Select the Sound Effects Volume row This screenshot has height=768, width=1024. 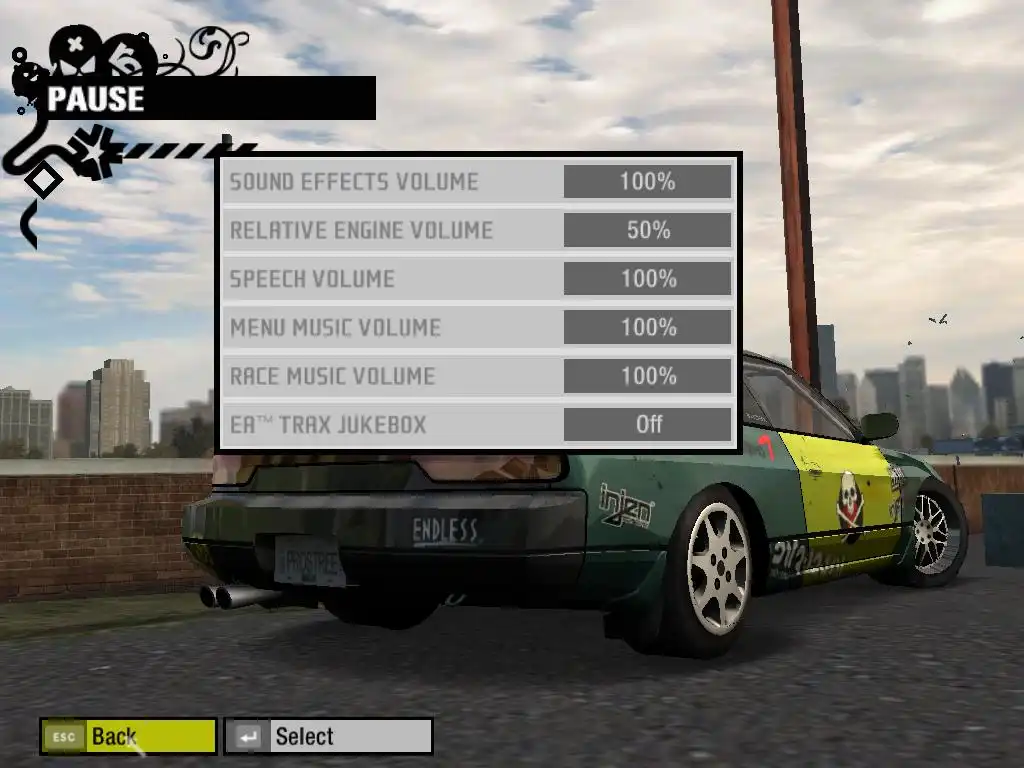point(355,182)
